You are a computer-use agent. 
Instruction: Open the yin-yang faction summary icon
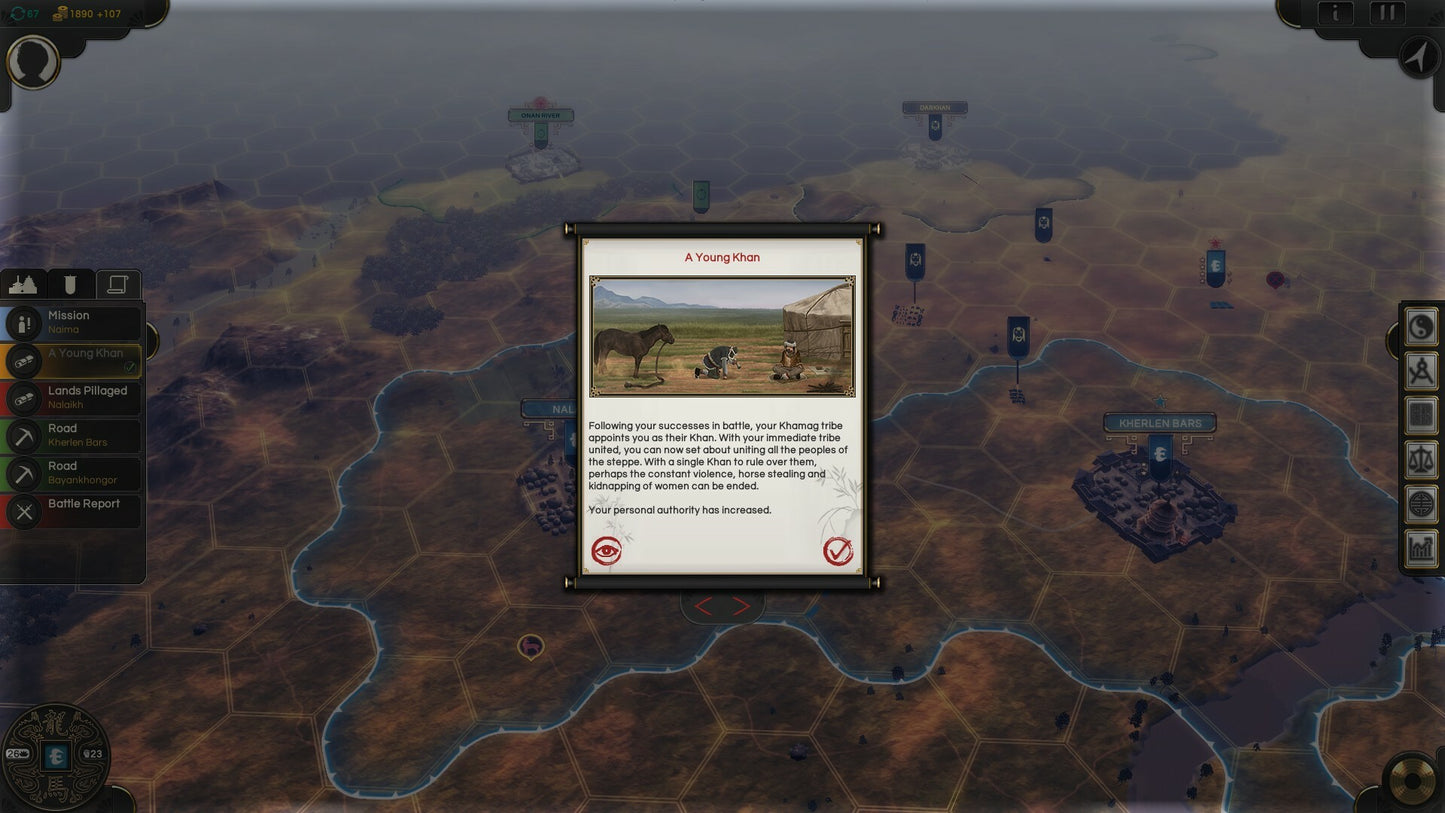click(x=1420, y=327)
